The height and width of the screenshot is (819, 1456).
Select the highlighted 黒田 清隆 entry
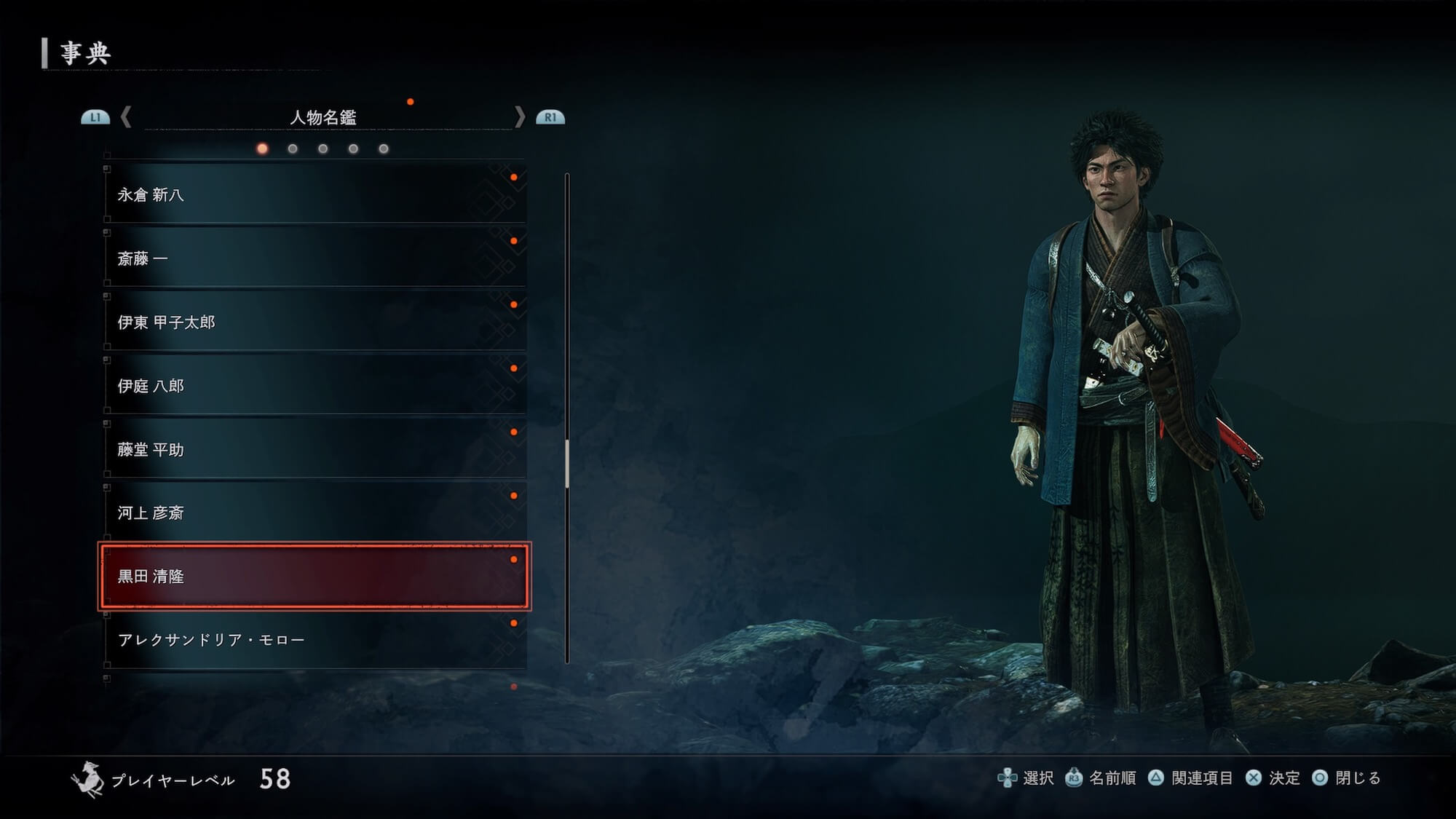314,576
